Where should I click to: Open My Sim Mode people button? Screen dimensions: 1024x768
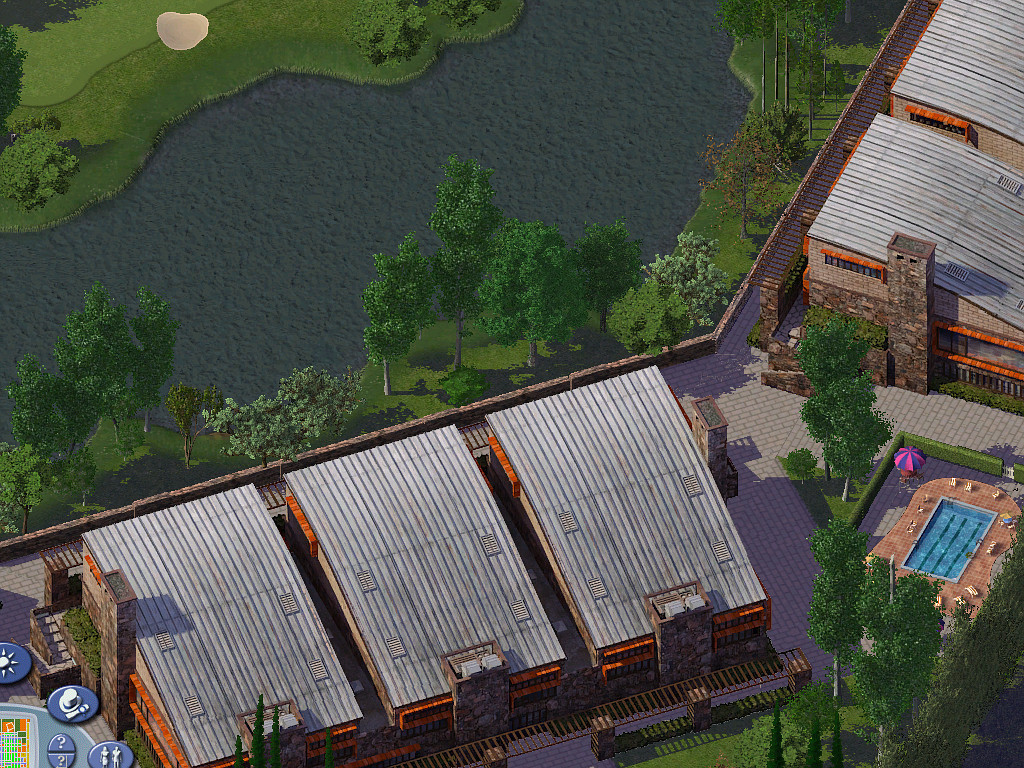[109, 755]
